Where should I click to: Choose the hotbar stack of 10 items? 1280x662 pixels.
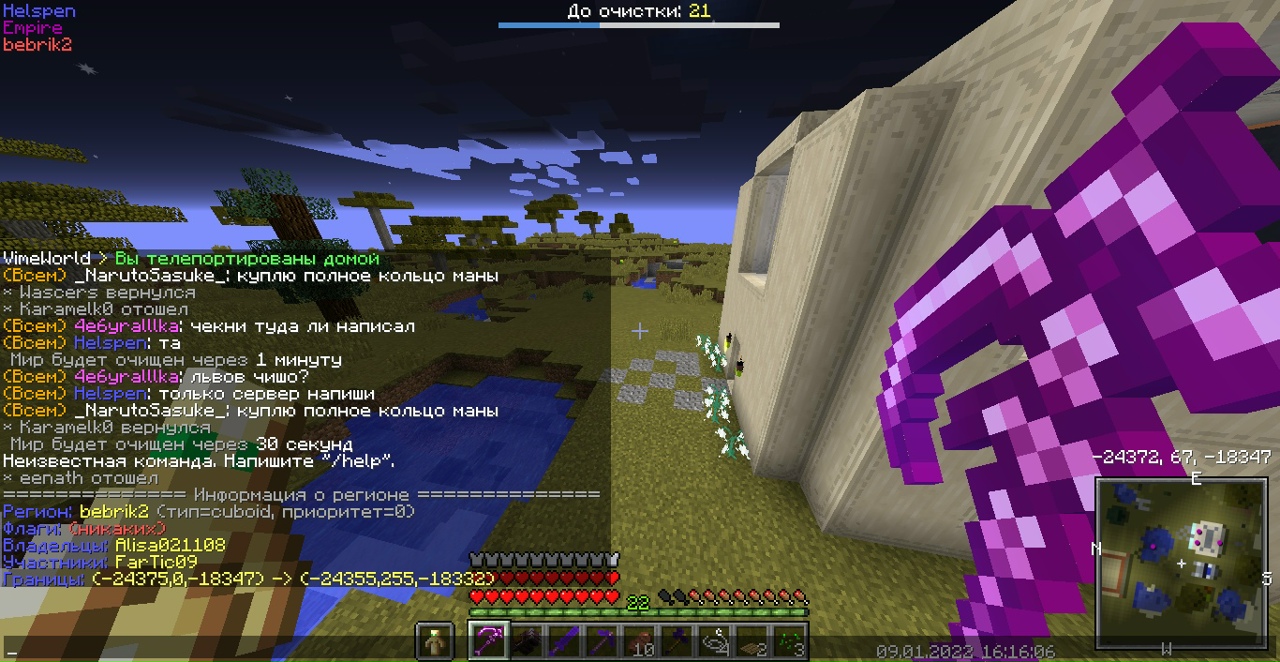click(x=641, y=641)
